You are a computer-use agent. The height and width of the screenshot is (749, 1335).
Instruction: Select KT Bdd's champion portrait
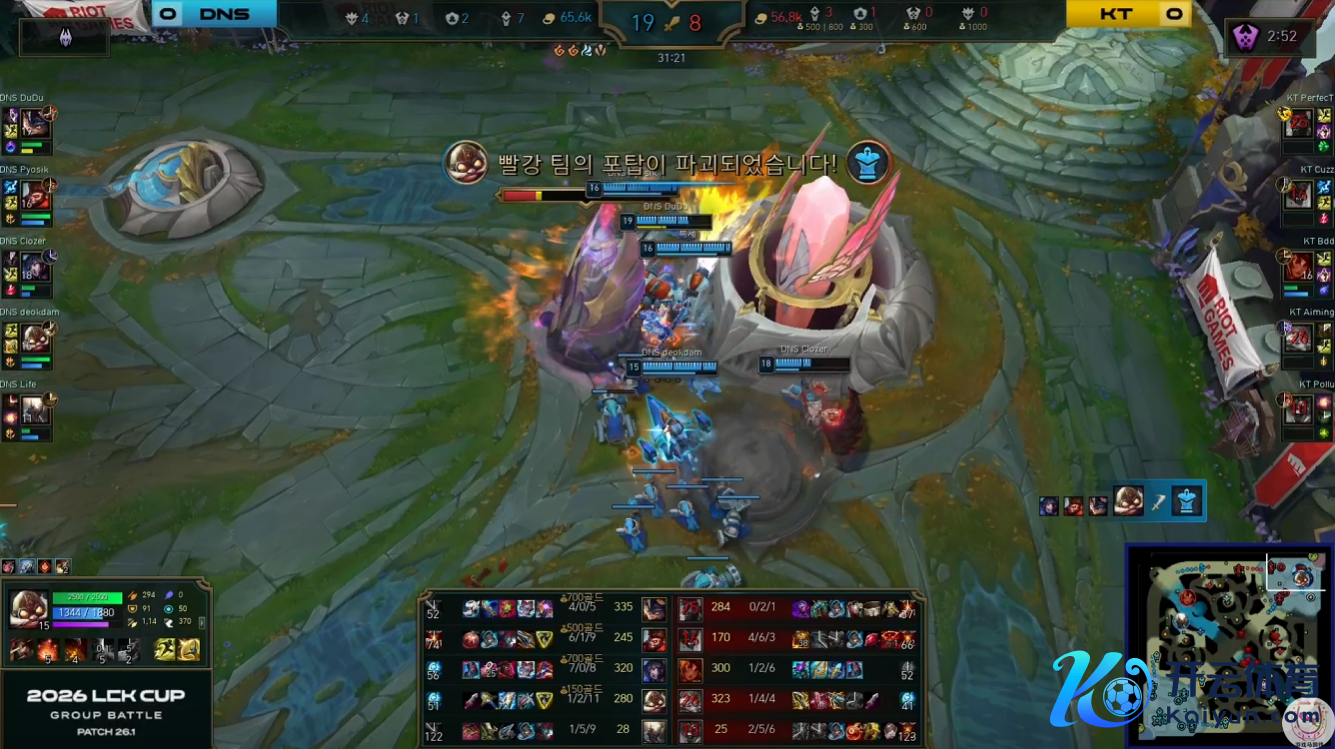click(x=1298, y=266)
